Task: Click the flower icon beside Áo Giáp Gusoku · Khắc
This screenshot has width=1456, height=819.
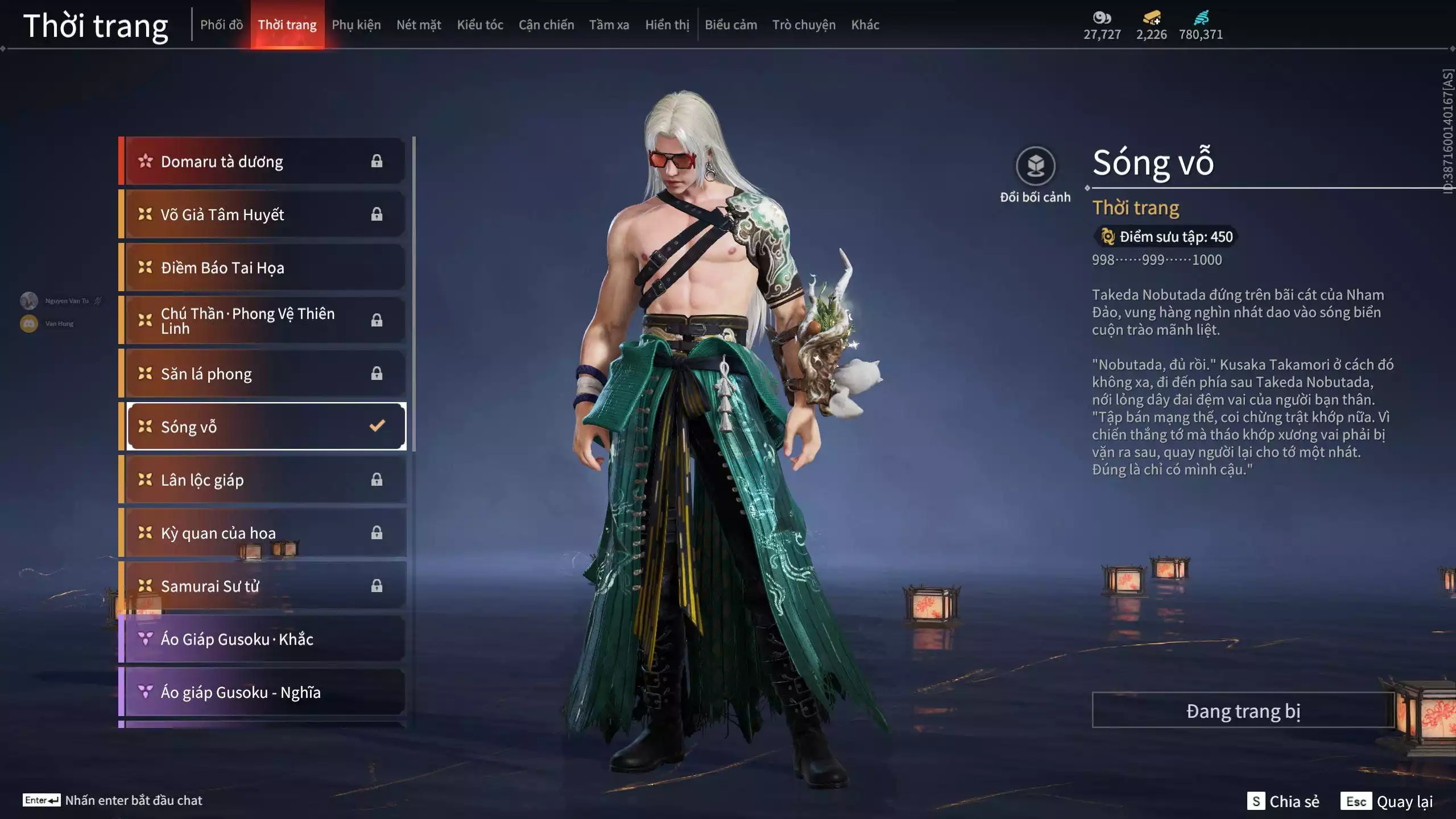Action: coord(144,639)
